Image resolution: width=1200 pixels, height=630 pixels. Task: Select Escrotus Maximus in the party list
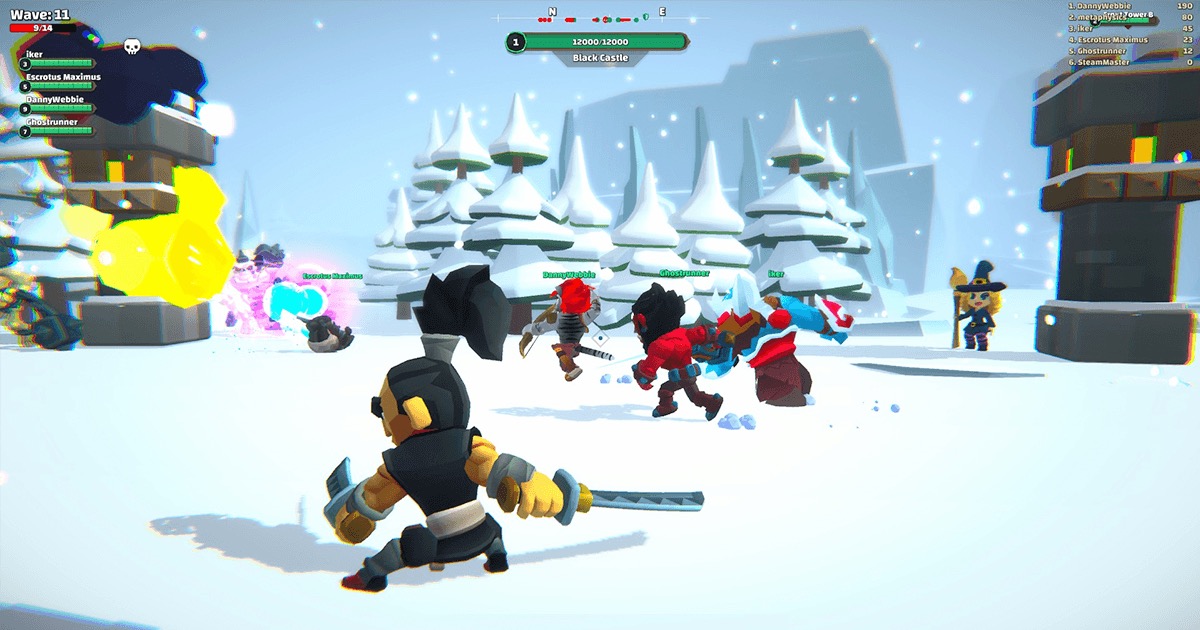[62, 76]
